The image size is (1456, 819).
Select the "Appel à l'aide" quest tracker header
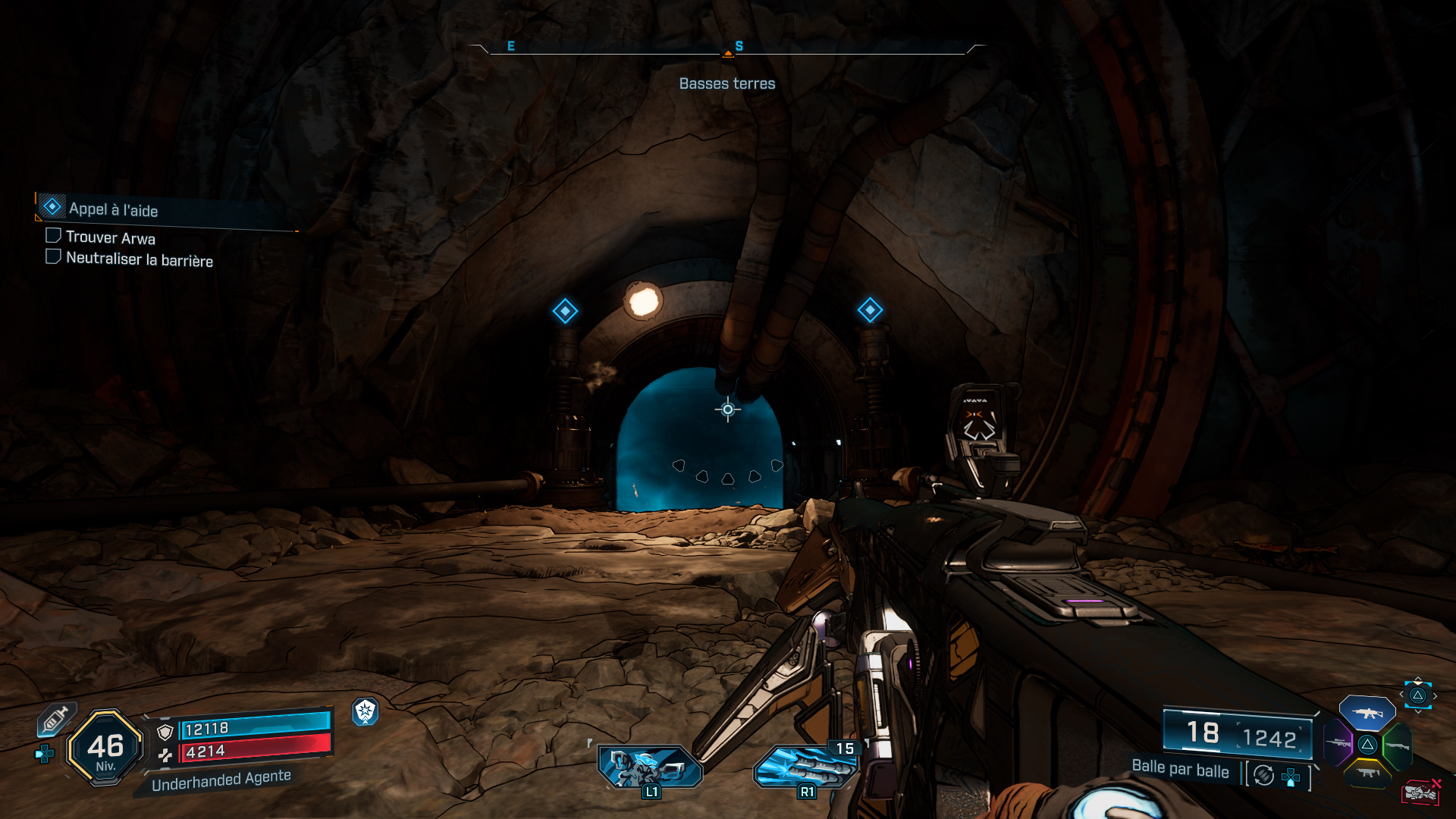114,209
